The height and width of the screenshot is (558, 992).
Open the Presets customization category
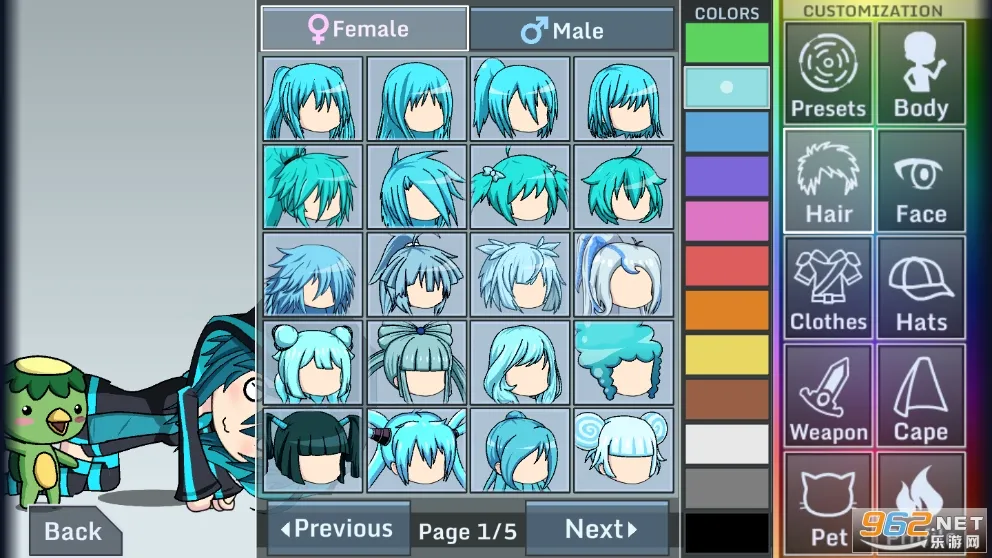coord(828,73)
